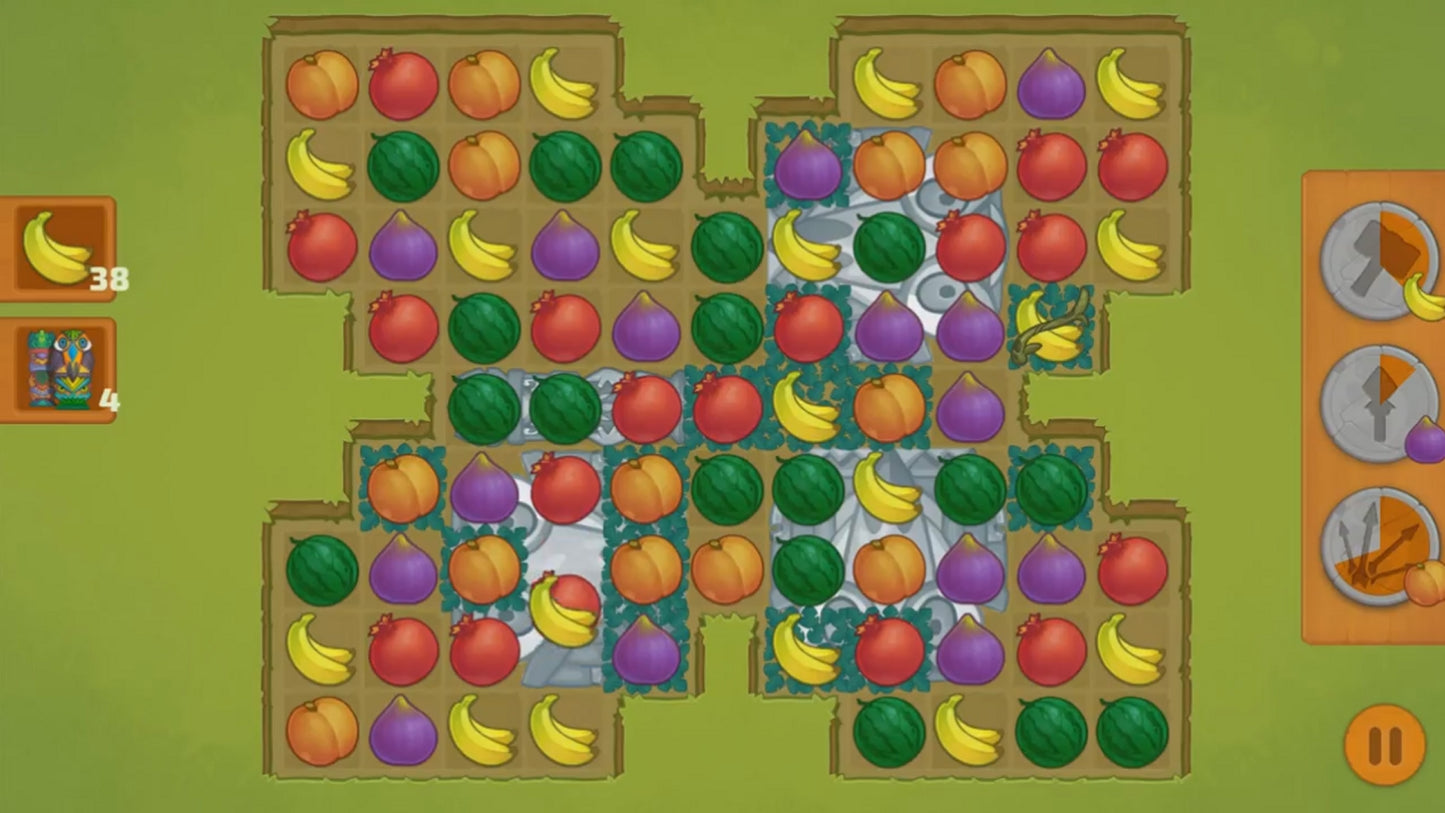Trigger the triple-arrow power-up with peach
The width and height of the screenshot is (1445, 813).
[x=1377, y=546]
